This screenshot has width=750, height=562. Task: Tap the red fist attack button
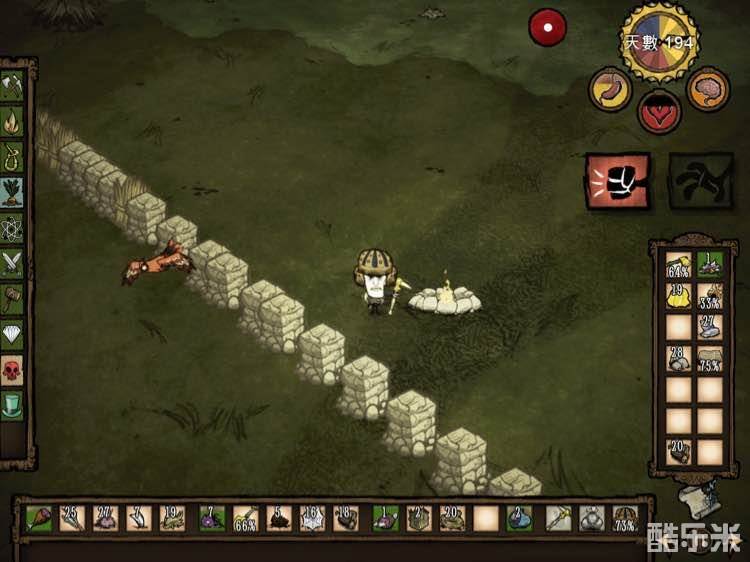(617, 182)
